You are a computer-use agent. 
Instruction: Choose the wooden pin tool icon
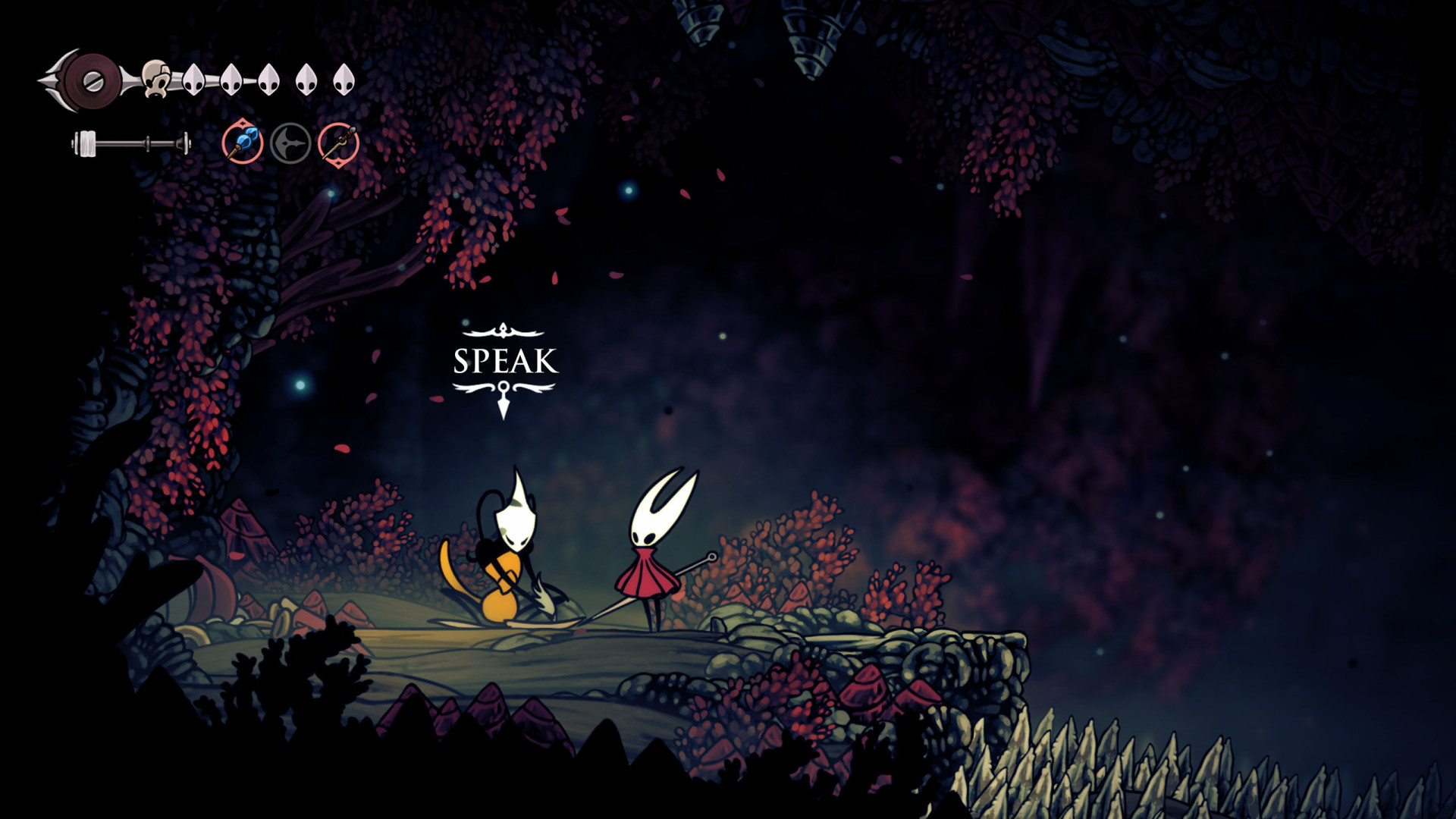[338, 143]
